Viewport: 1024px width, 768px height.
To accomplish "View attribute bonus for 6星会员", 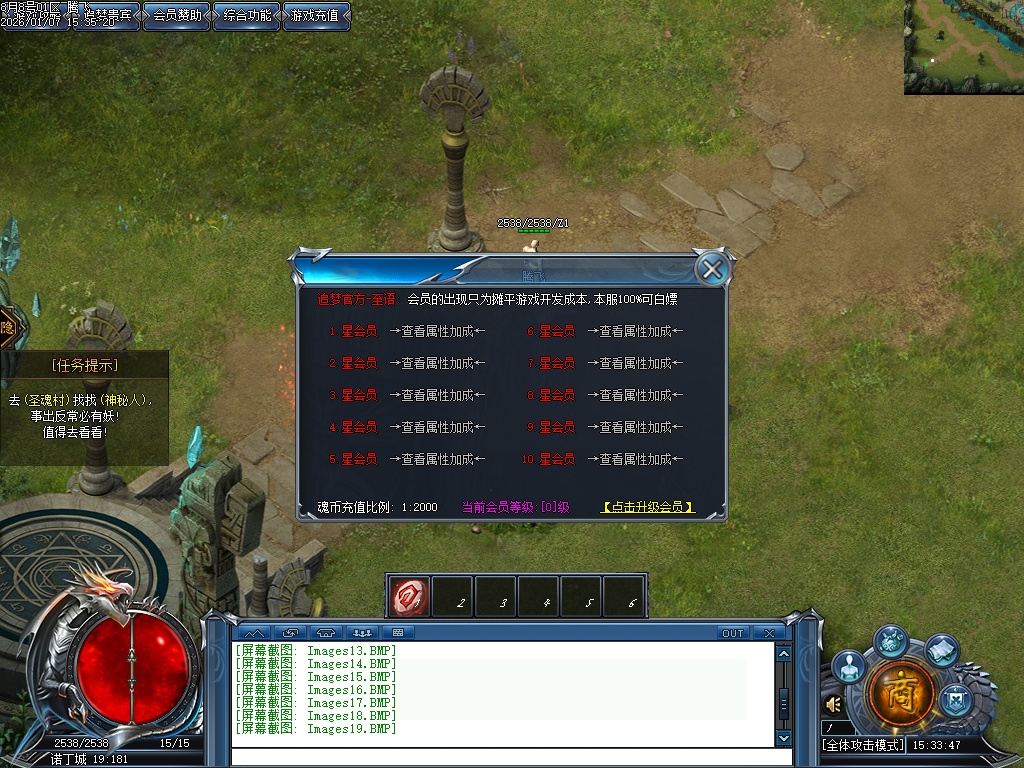I will click(x=635, y=331).
